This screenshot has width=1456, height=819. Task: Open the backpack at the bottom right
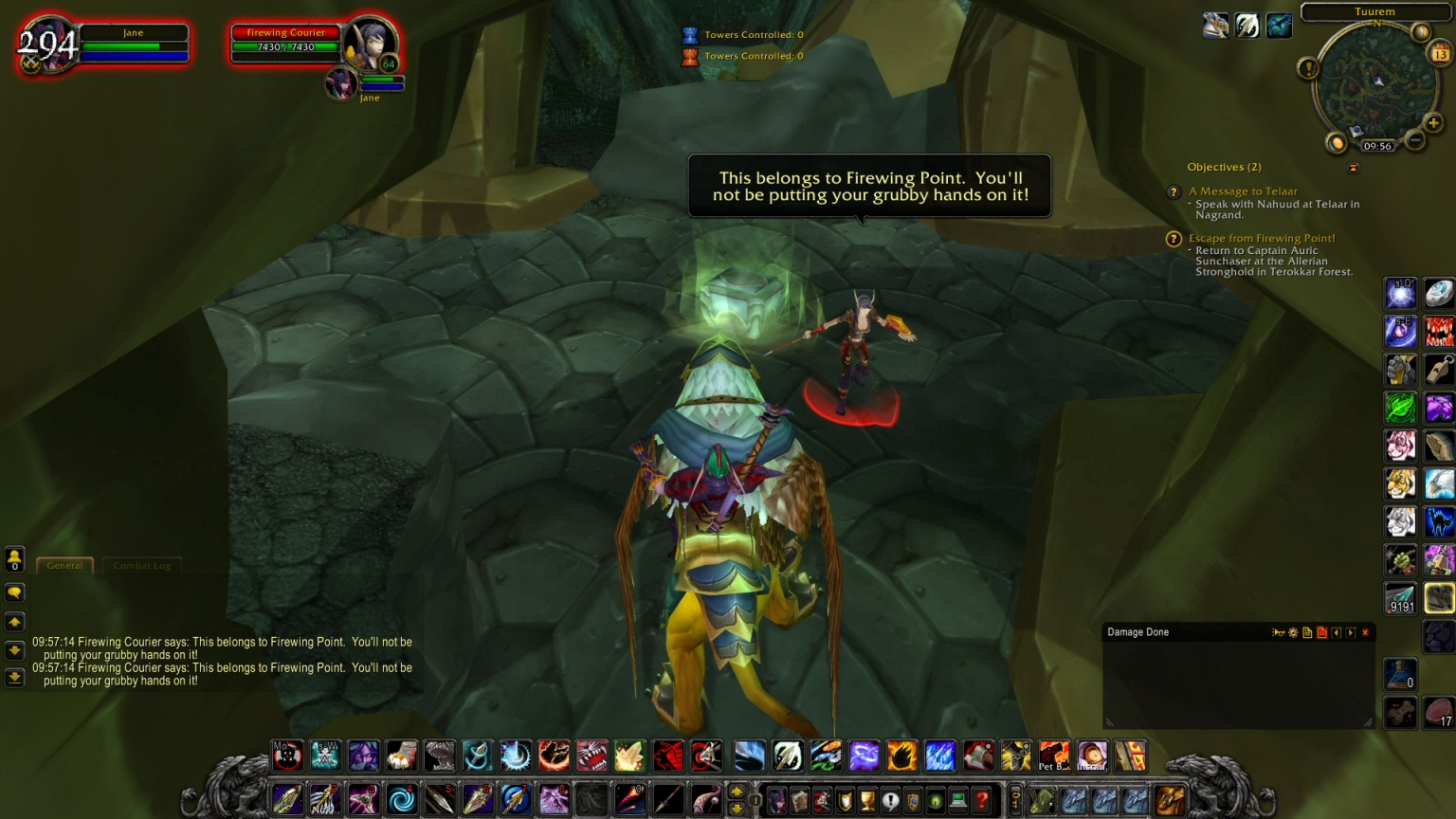coord(1168,801)
